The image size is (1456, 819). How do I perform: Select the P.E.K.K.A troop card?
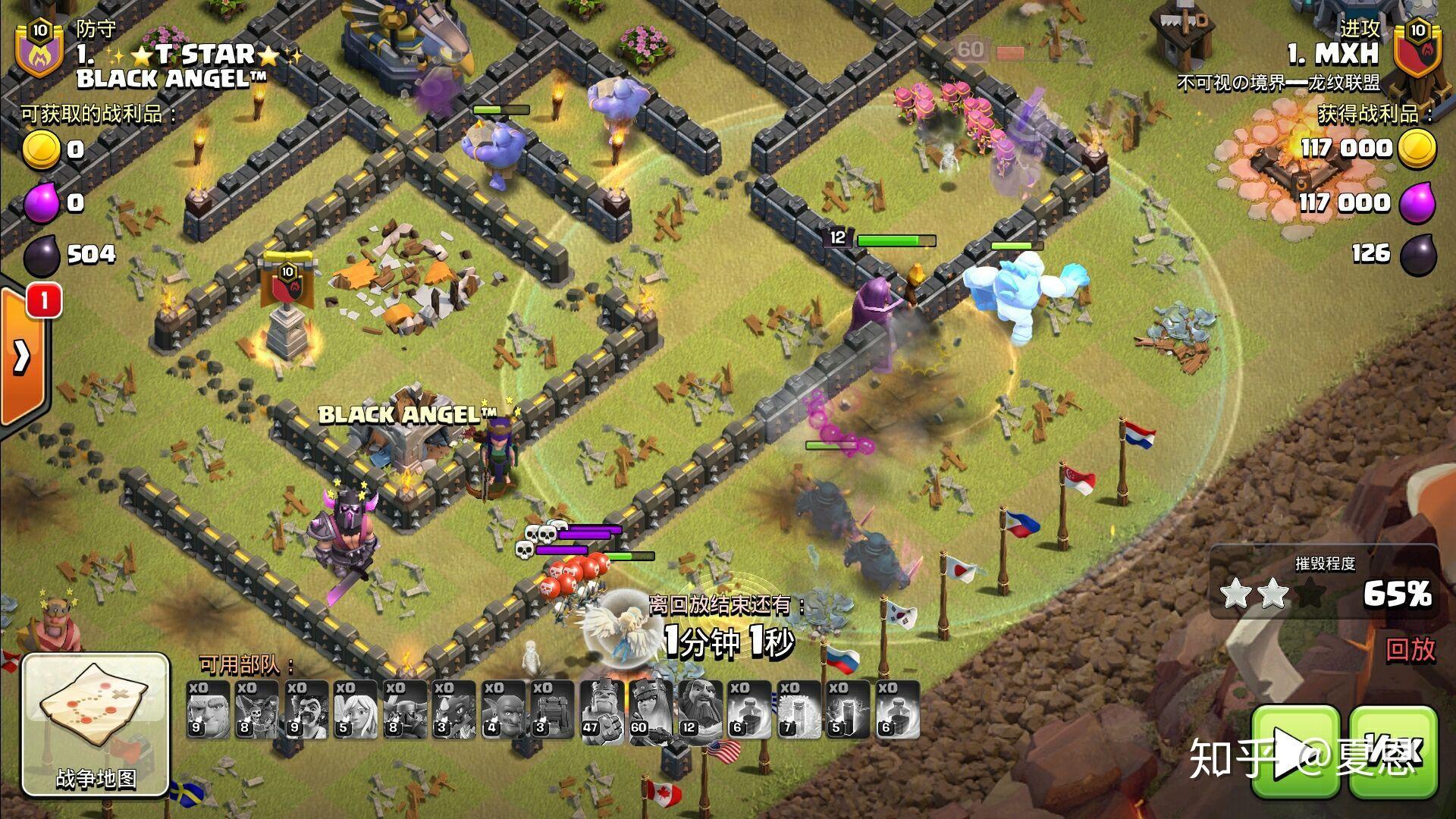pyautogui.click(x=405, y=710)
